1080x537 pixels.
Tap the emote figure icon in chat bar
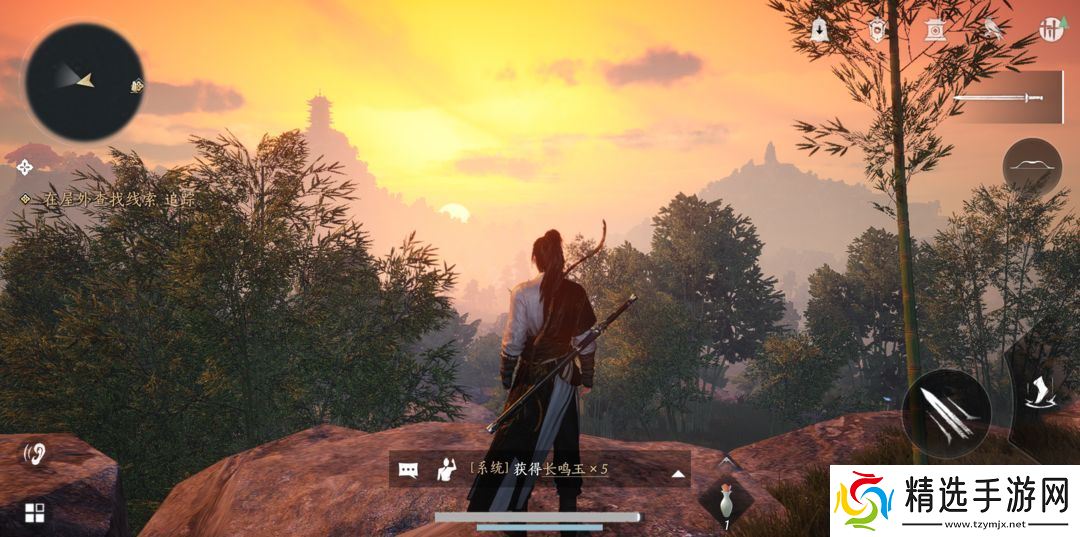(445, 470)
